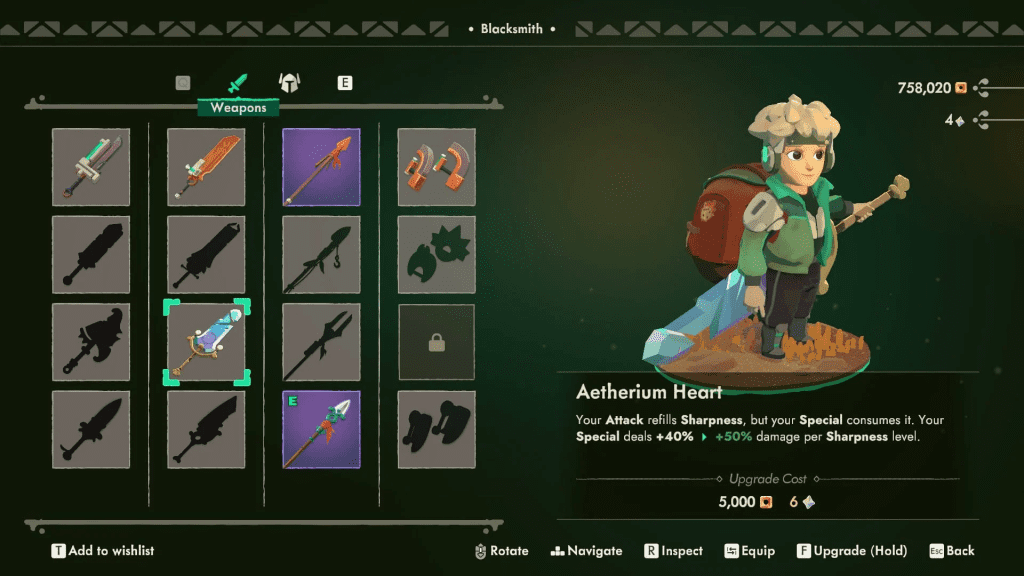Image resolution: width=1024 pixels, height=576 pixels.
Task: Select the hooked spear silhouette slot
Action: 321,255
